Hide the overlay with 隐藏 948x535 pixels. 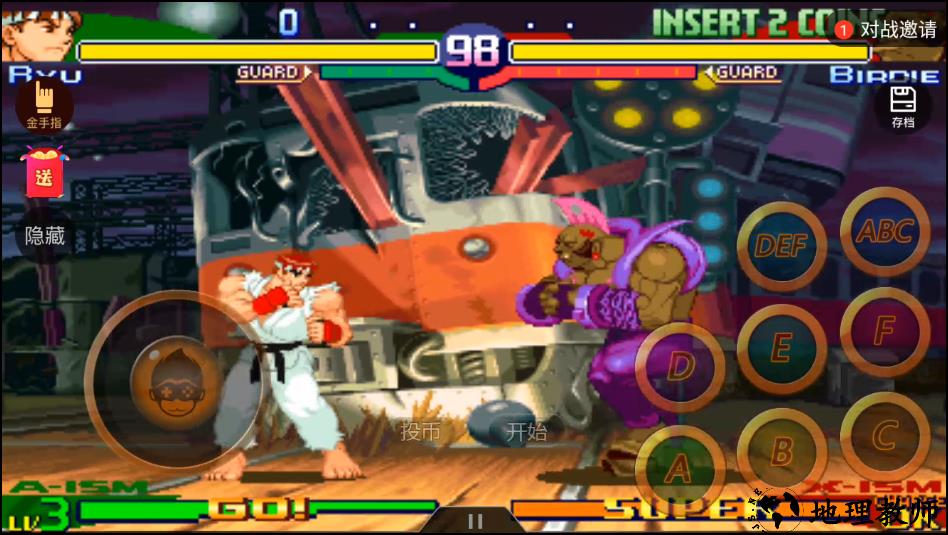pyautogui.click(x=45, y=236)
